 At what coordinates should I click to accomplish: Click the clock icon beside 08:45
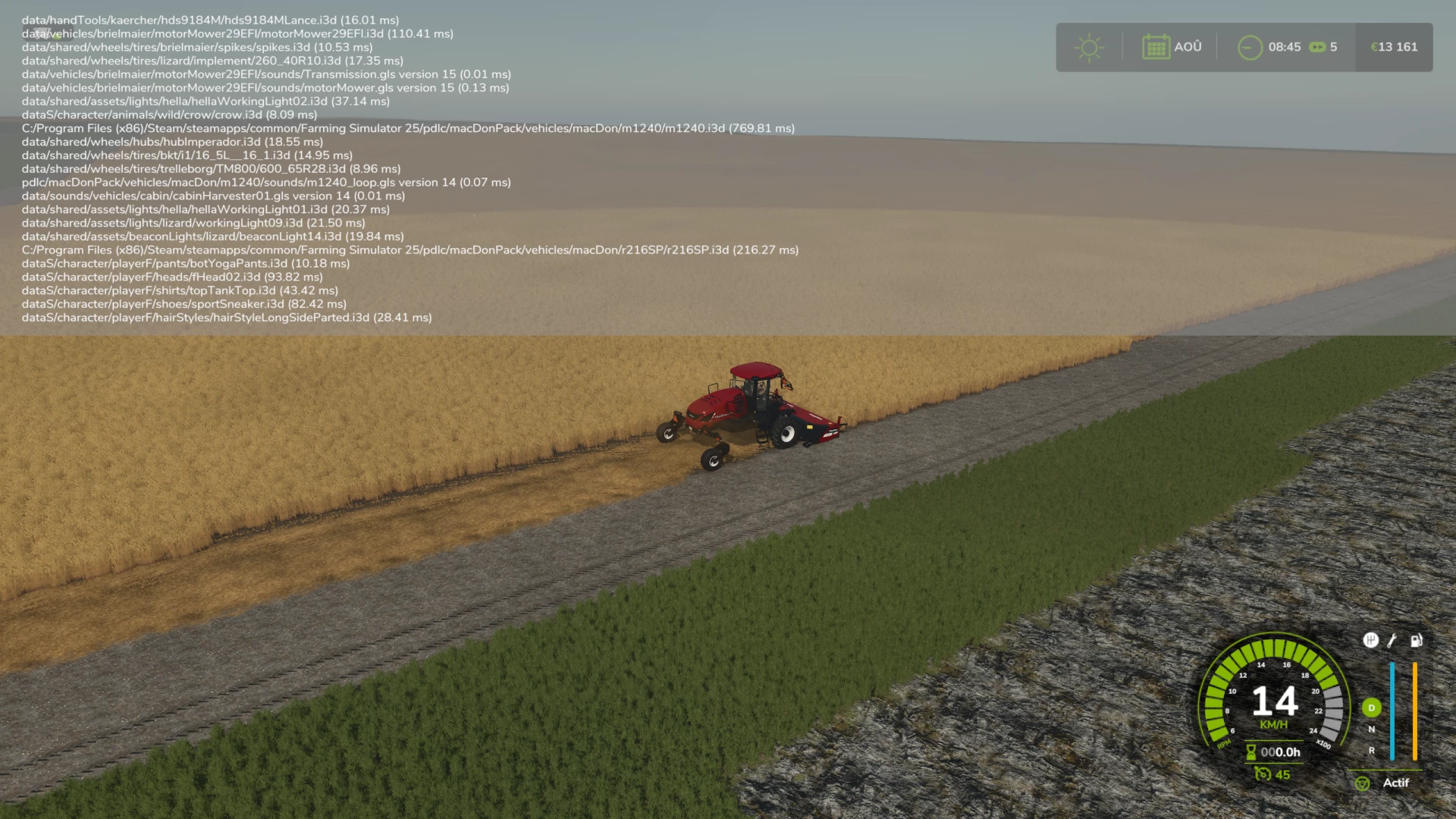[1250, 47]
